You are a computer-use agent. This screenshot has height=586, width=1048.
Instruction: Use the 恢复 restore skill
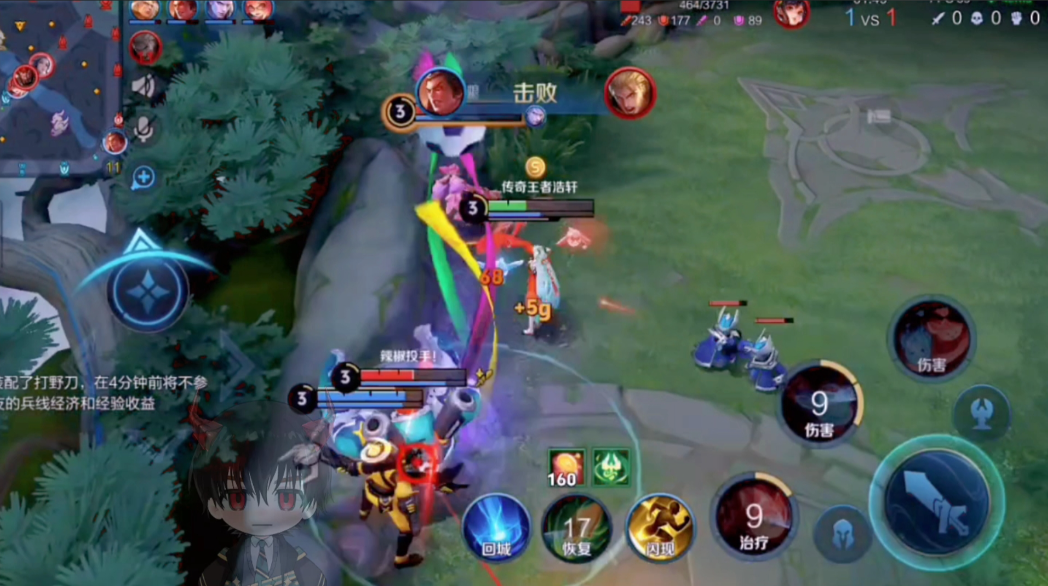(576, 526)
